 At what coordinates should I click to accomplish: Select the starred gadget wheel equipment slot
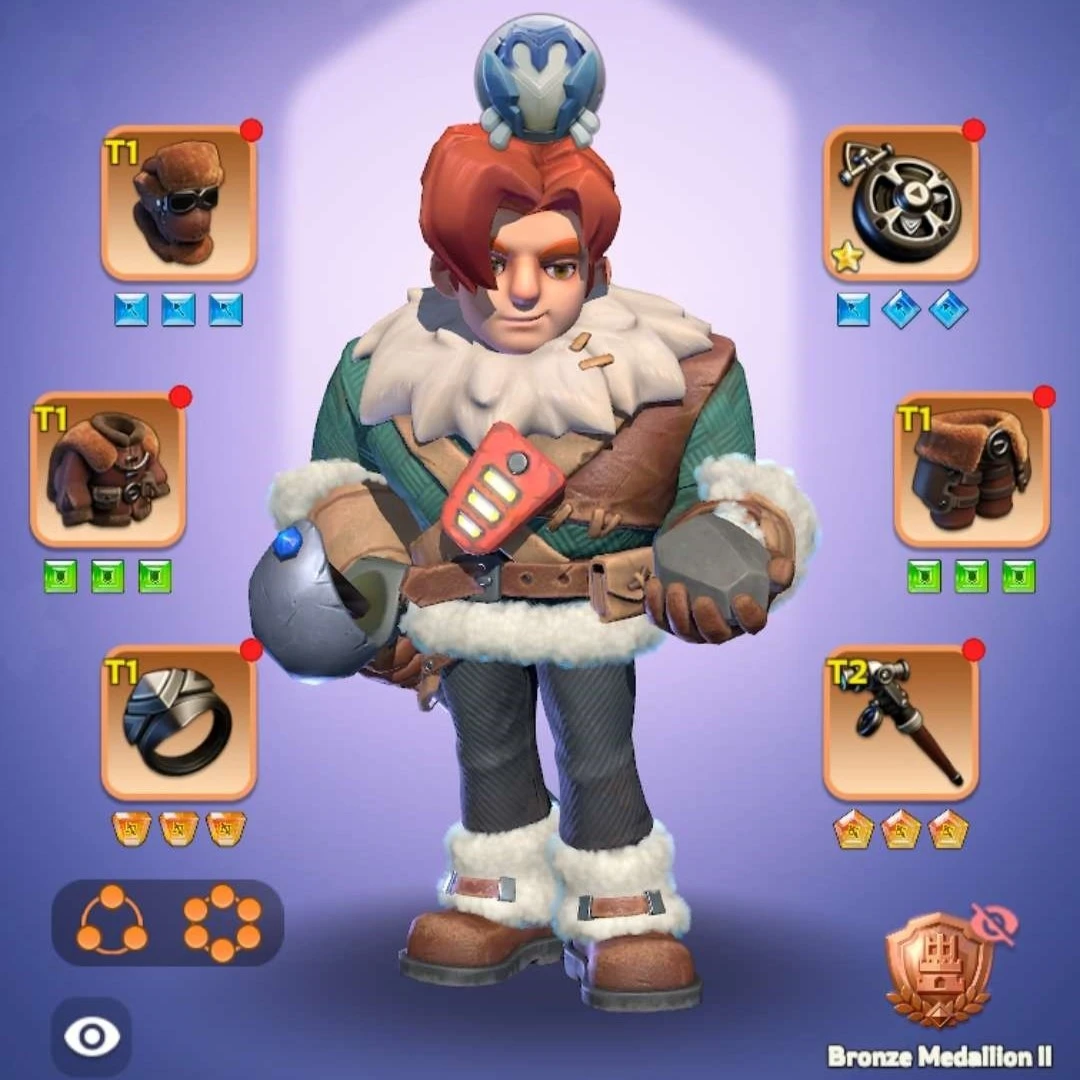(901, 203)
